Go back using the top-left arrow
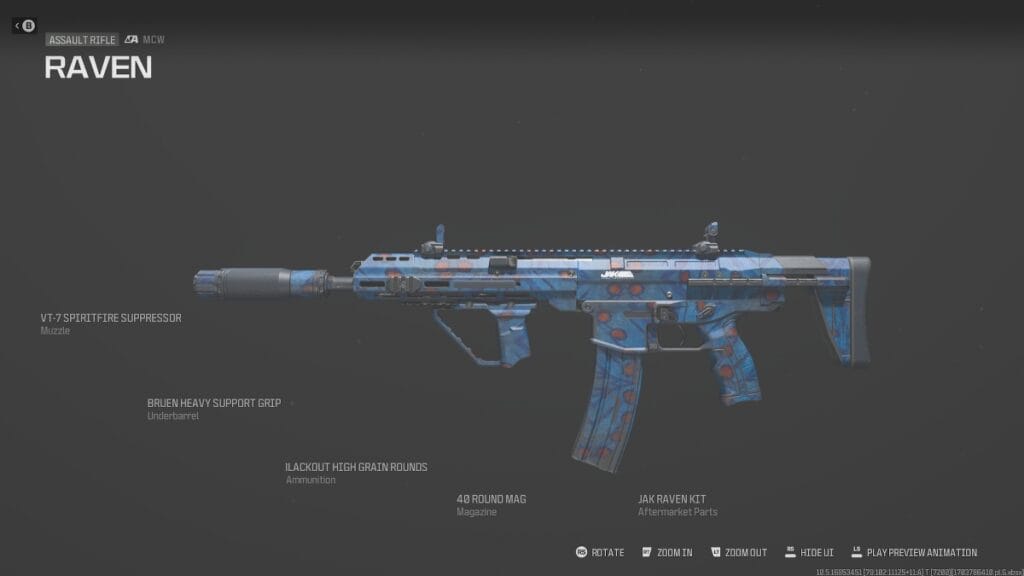Image resolution: width=1024 pixels, height=576 pixels. [25, 25]
